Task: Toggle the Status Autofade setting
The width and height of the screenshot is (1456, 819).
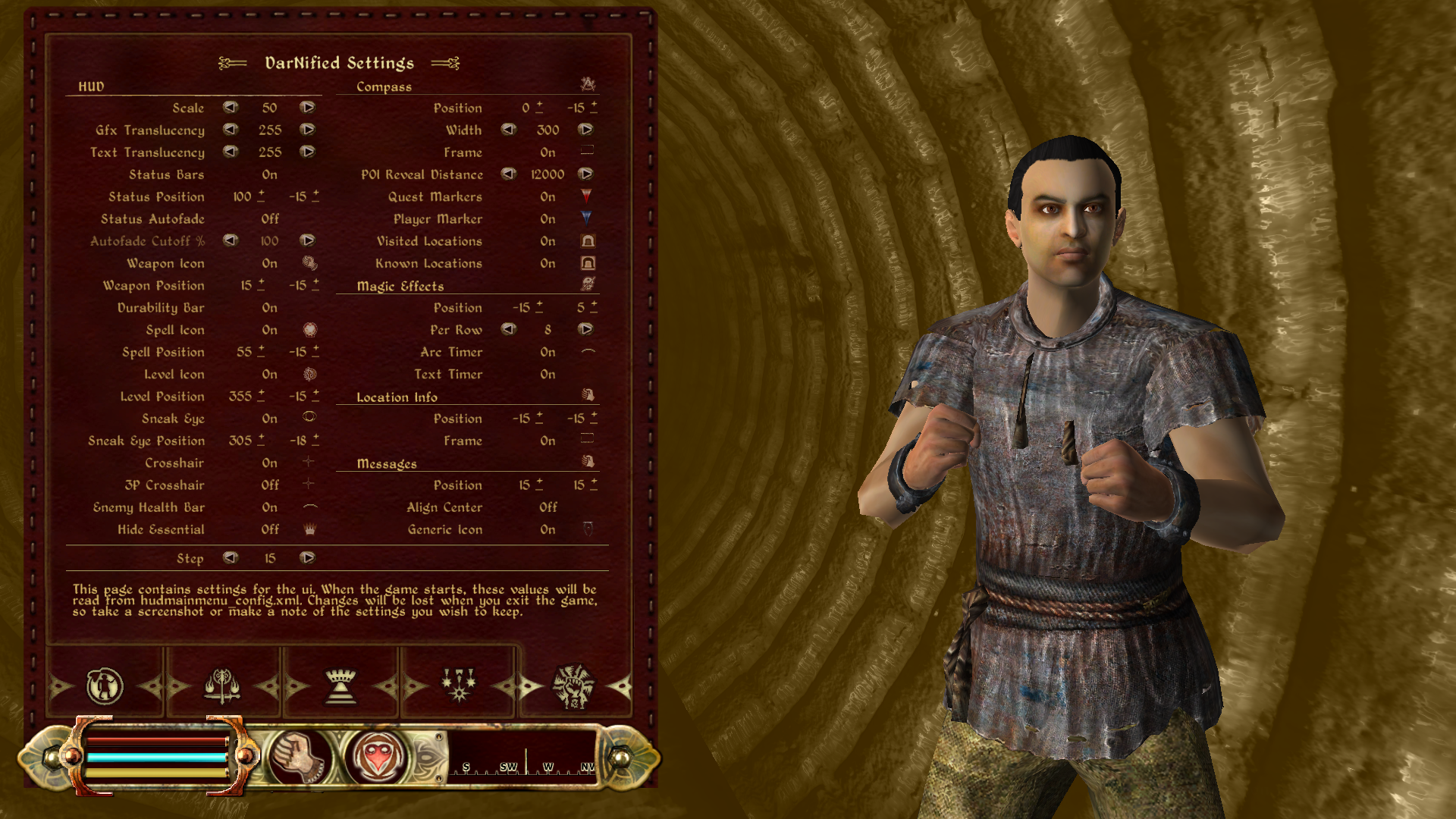Action: (270, 218)
